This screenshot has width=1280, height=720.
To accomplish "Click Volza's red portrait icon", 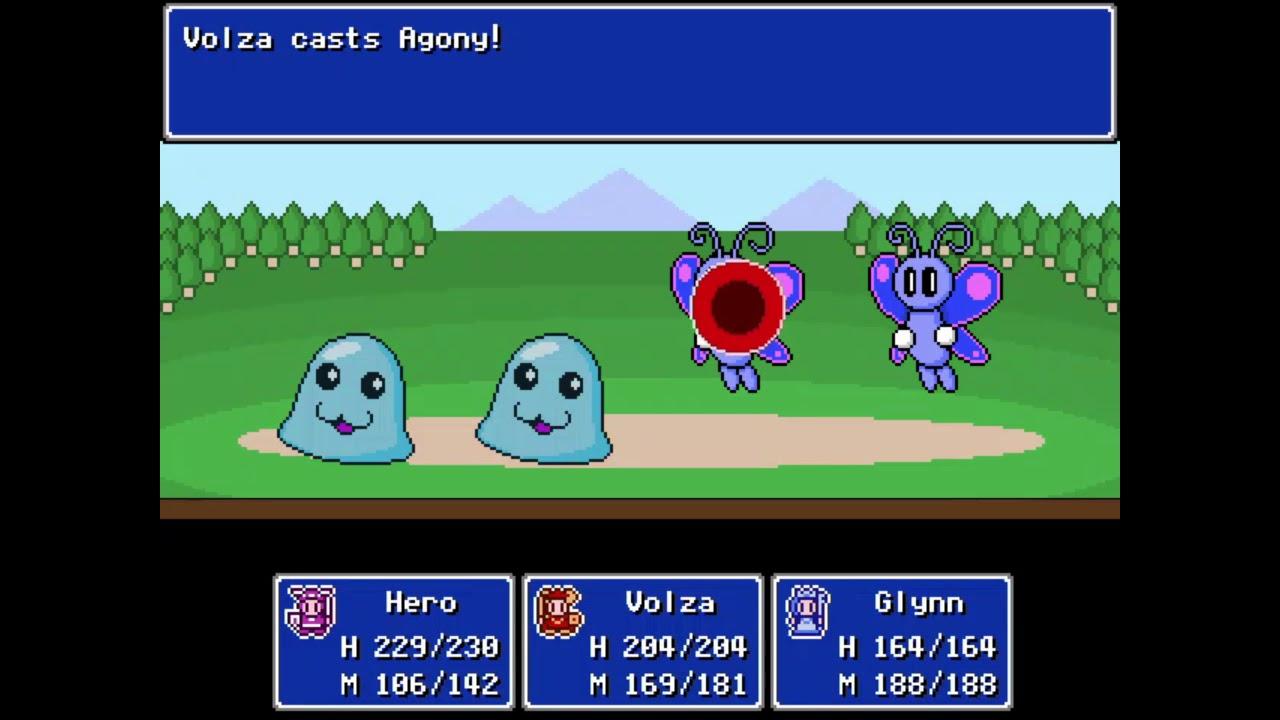I will [558, 611].
